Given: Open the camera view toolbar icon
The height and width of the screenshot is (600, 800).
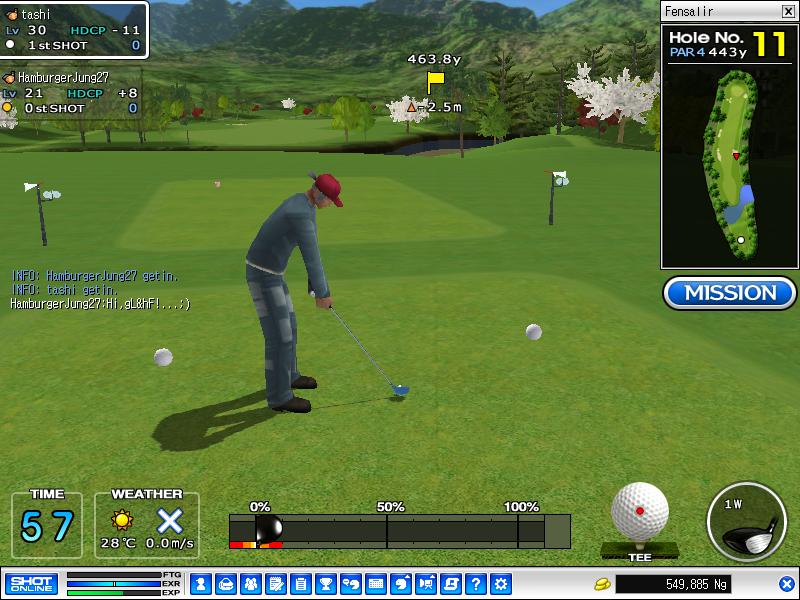Looking at the screenshot, I should 426,584.
